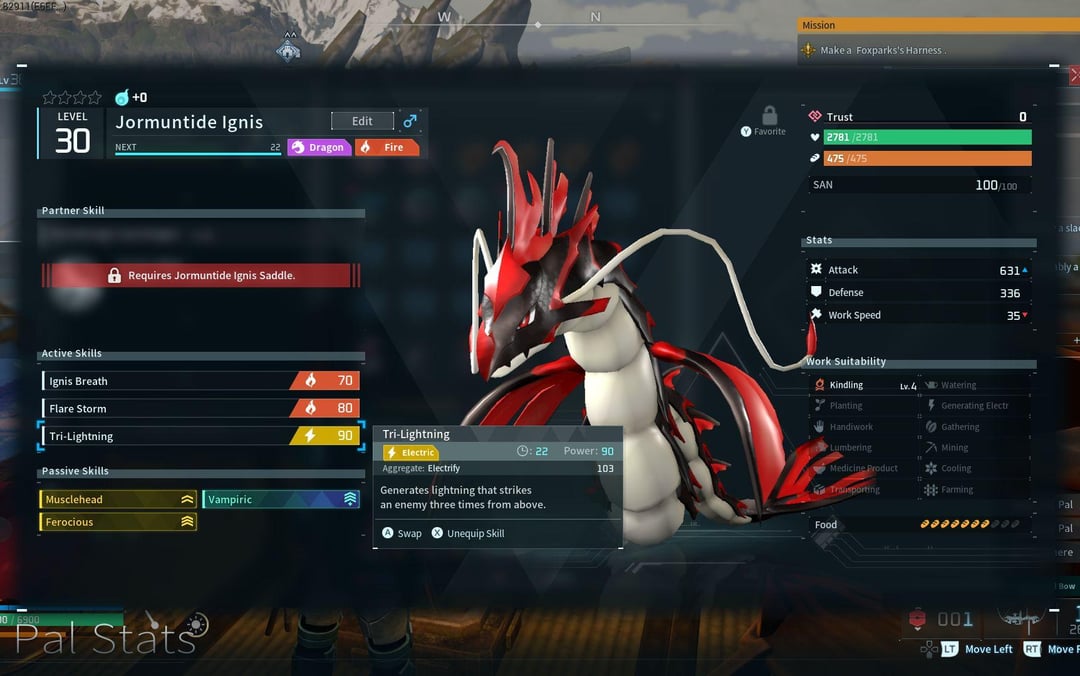Select the Vampiric passive skill
This screenshot has height=676, width=1080.
tap(281, 499)
